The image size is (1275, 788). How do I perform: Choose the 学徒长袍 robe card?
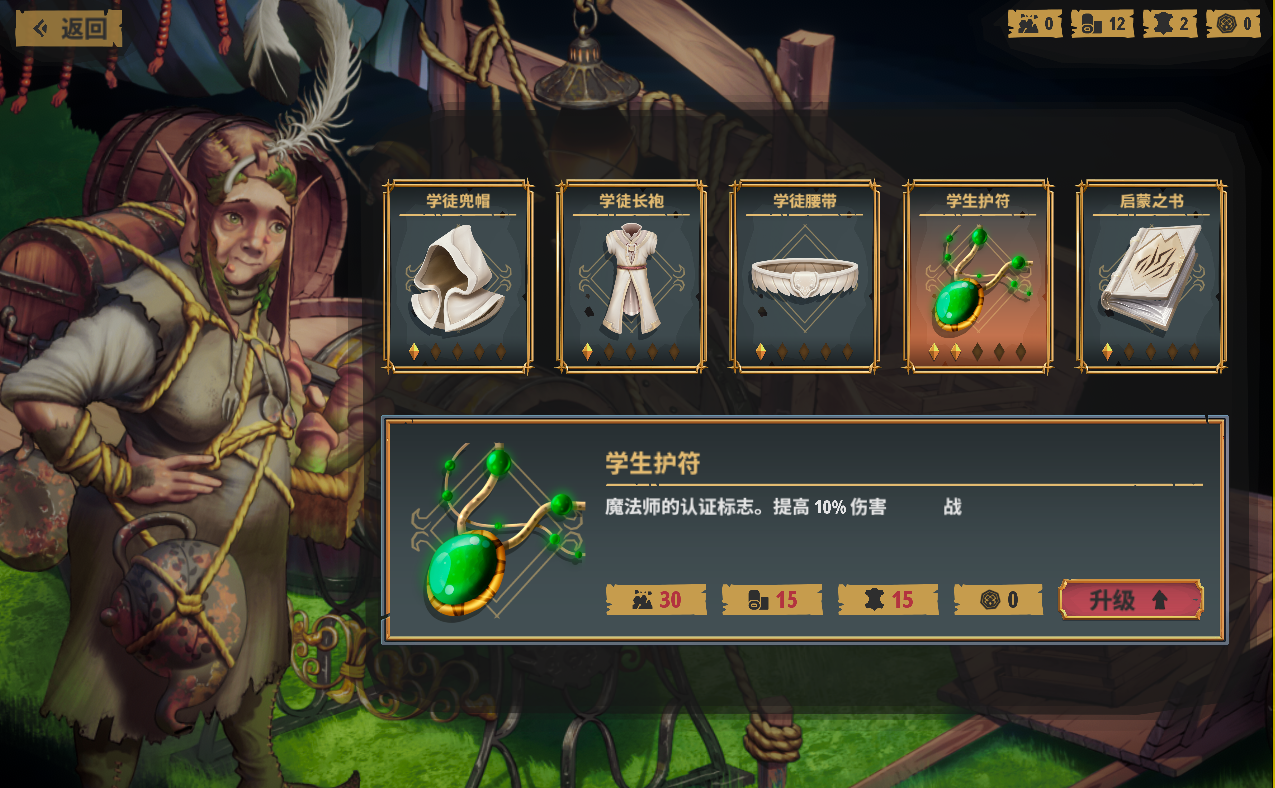click(631, 276)
